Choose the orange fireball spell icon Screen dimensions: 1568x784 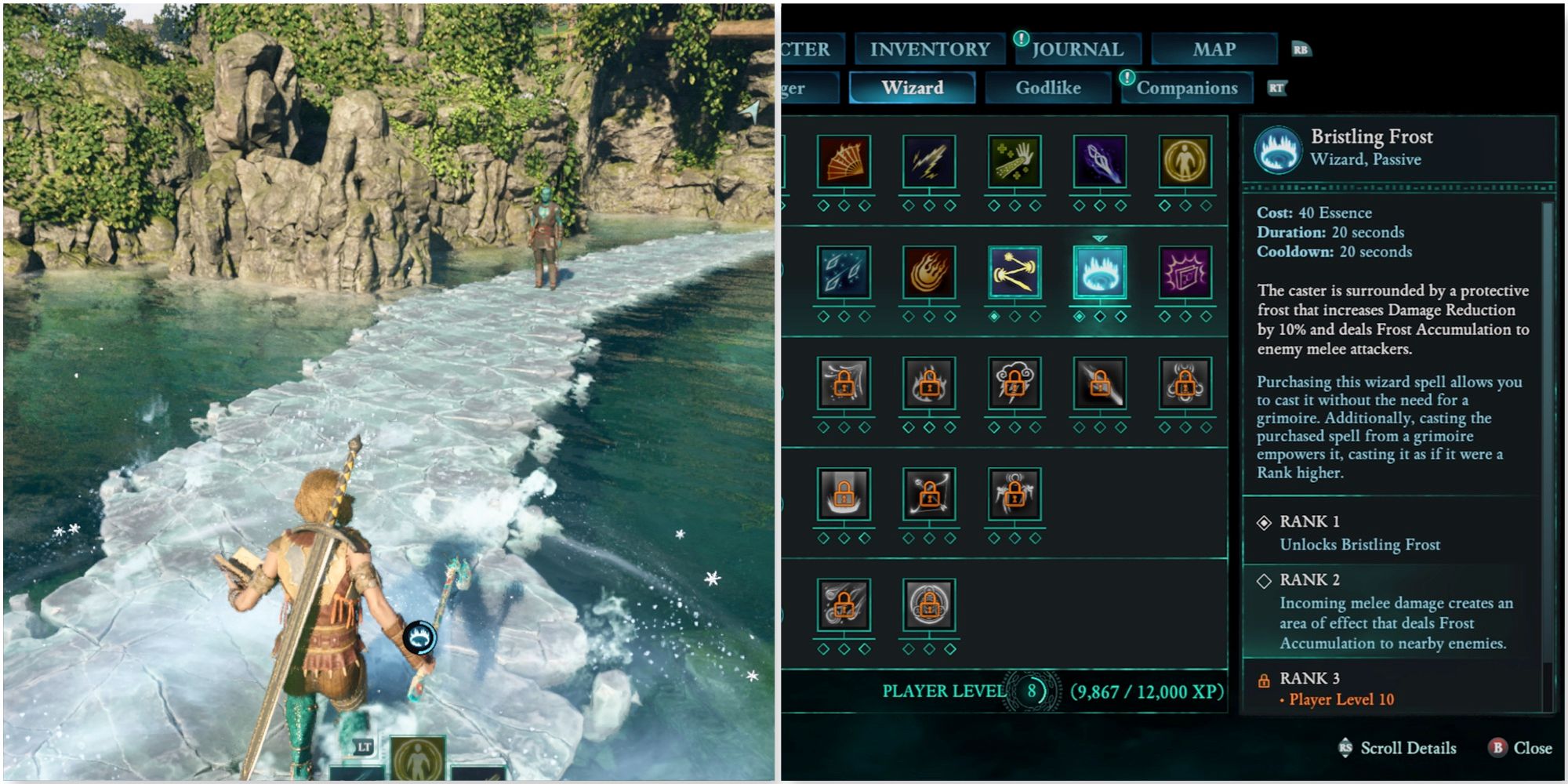[929, 273]
